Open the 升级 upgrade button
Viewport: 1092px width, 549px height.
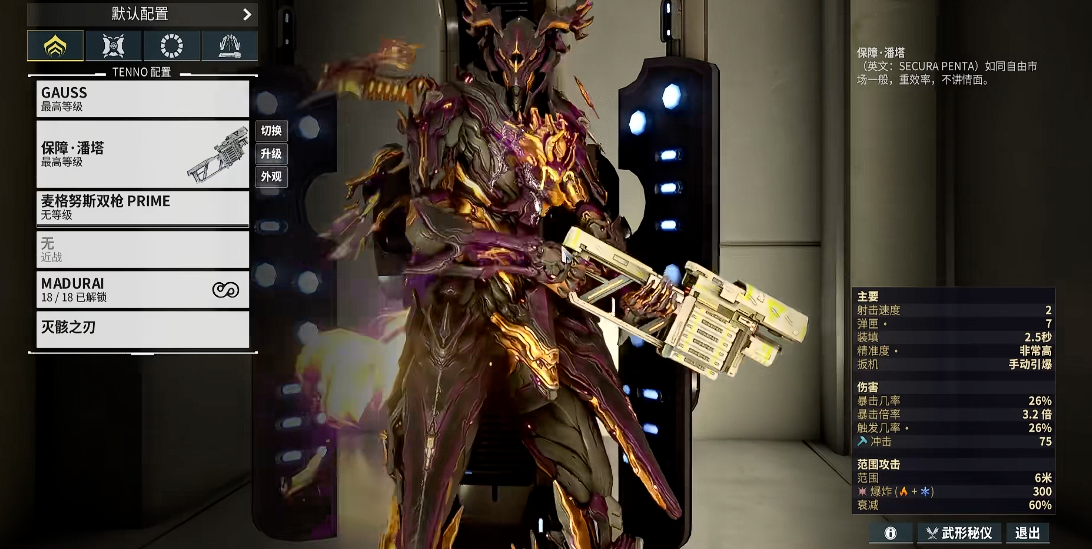coord(271,154)
